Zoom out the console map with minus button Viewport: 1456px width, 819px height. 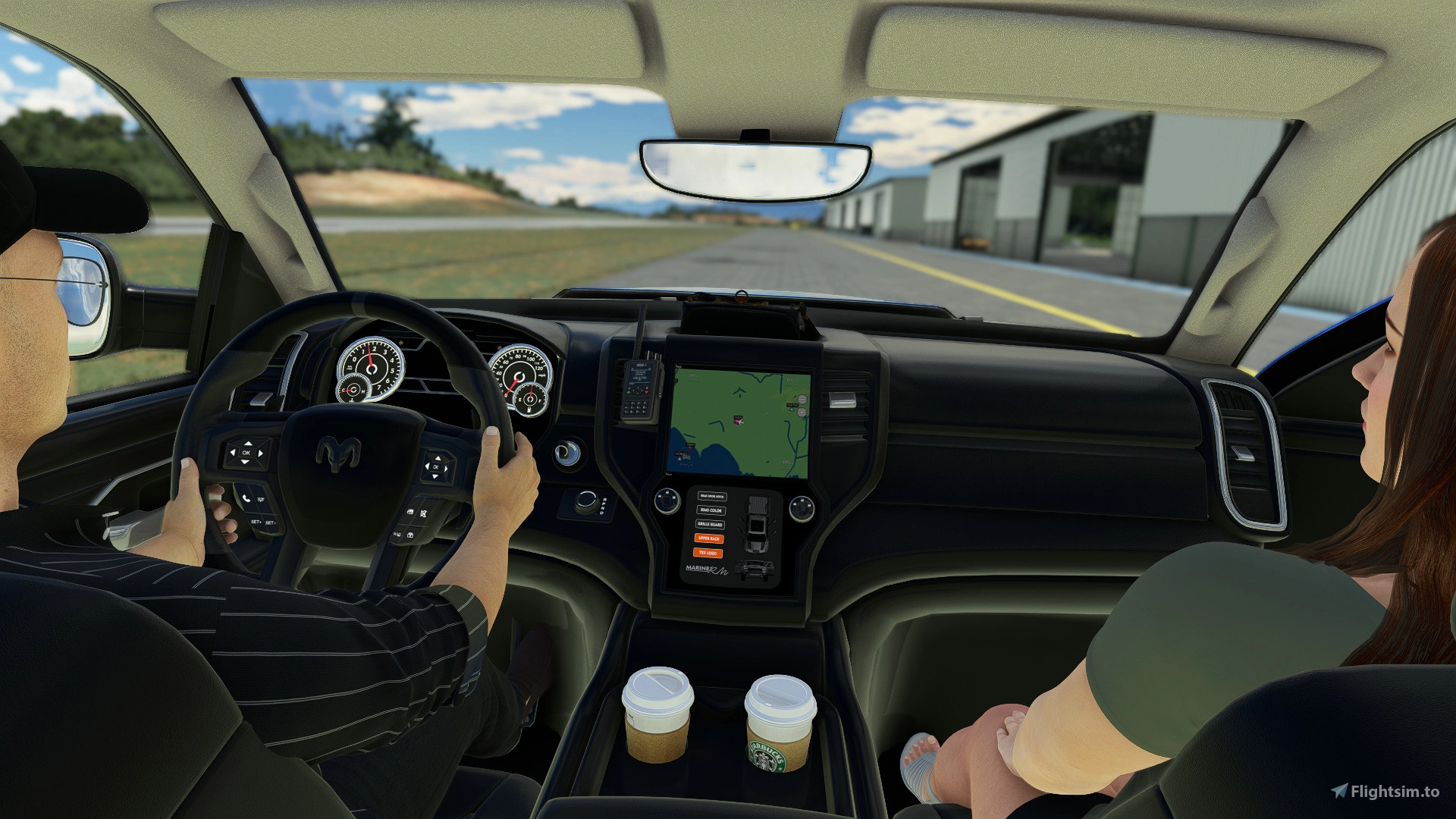point(802,400)
